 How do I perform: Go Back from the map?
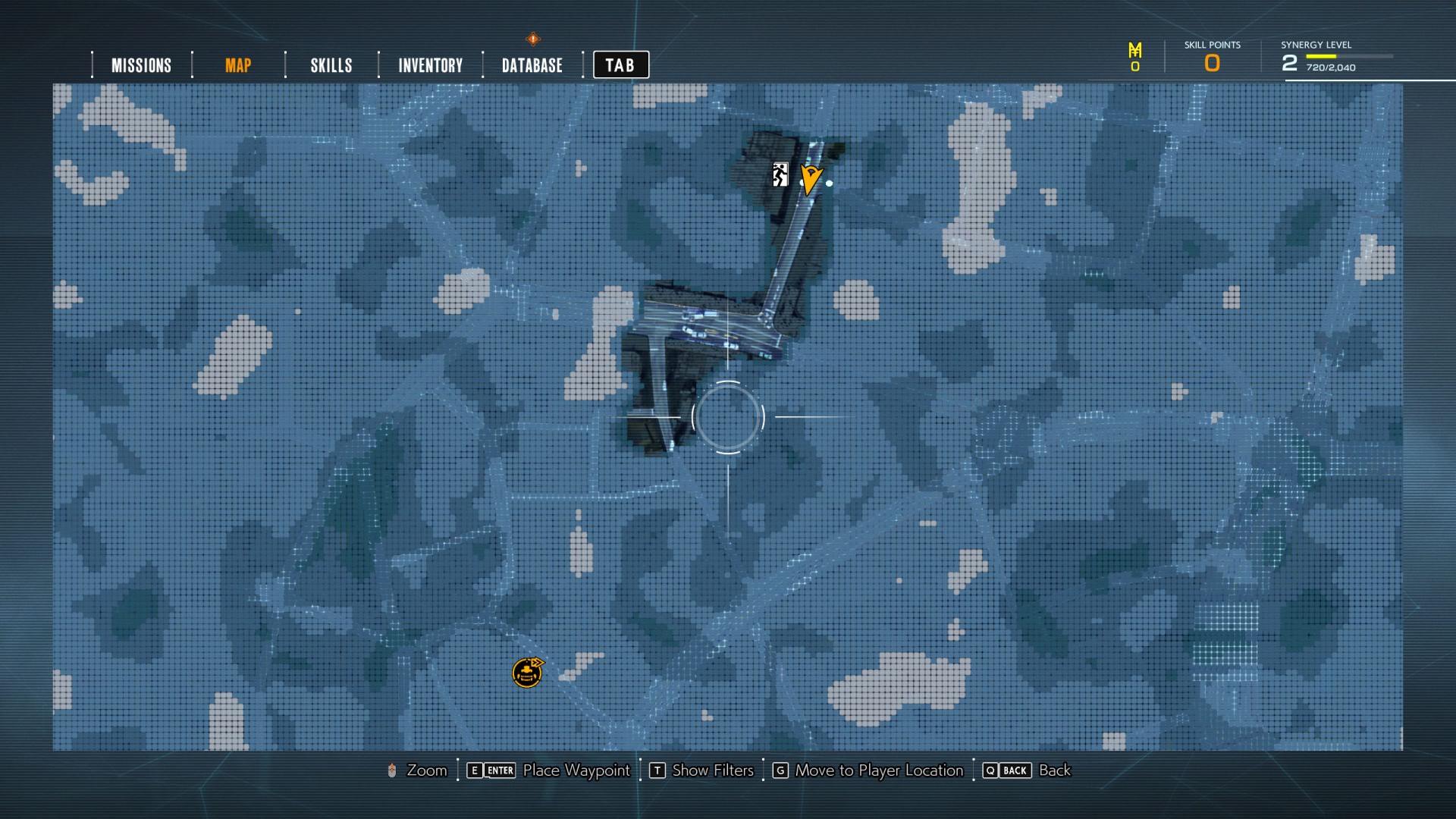click(x=1053, y=770)
